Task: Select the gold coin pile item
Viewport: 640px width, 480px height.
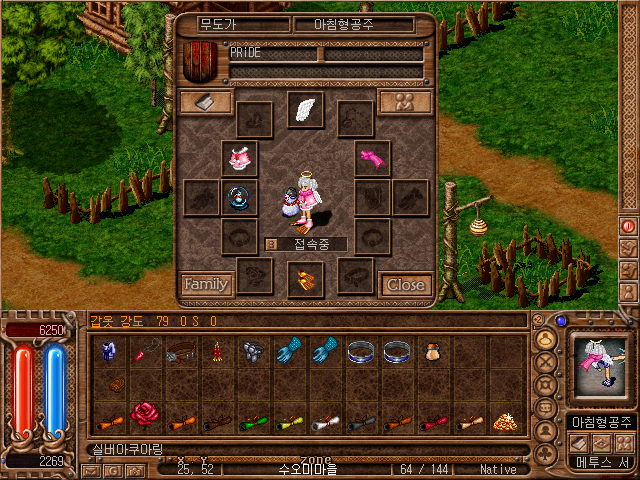Action: [506, 421]
